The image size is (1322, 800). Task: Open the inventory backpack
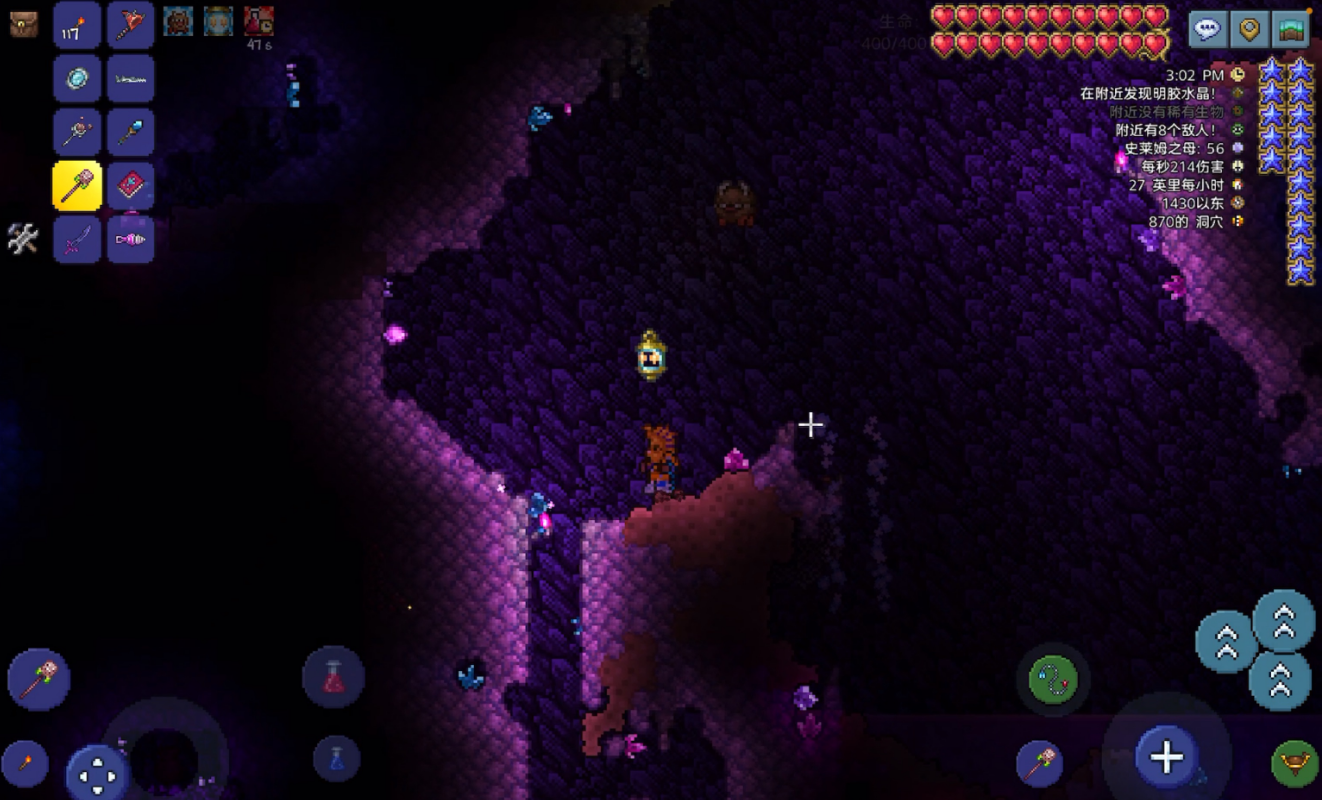click(24, 24)
